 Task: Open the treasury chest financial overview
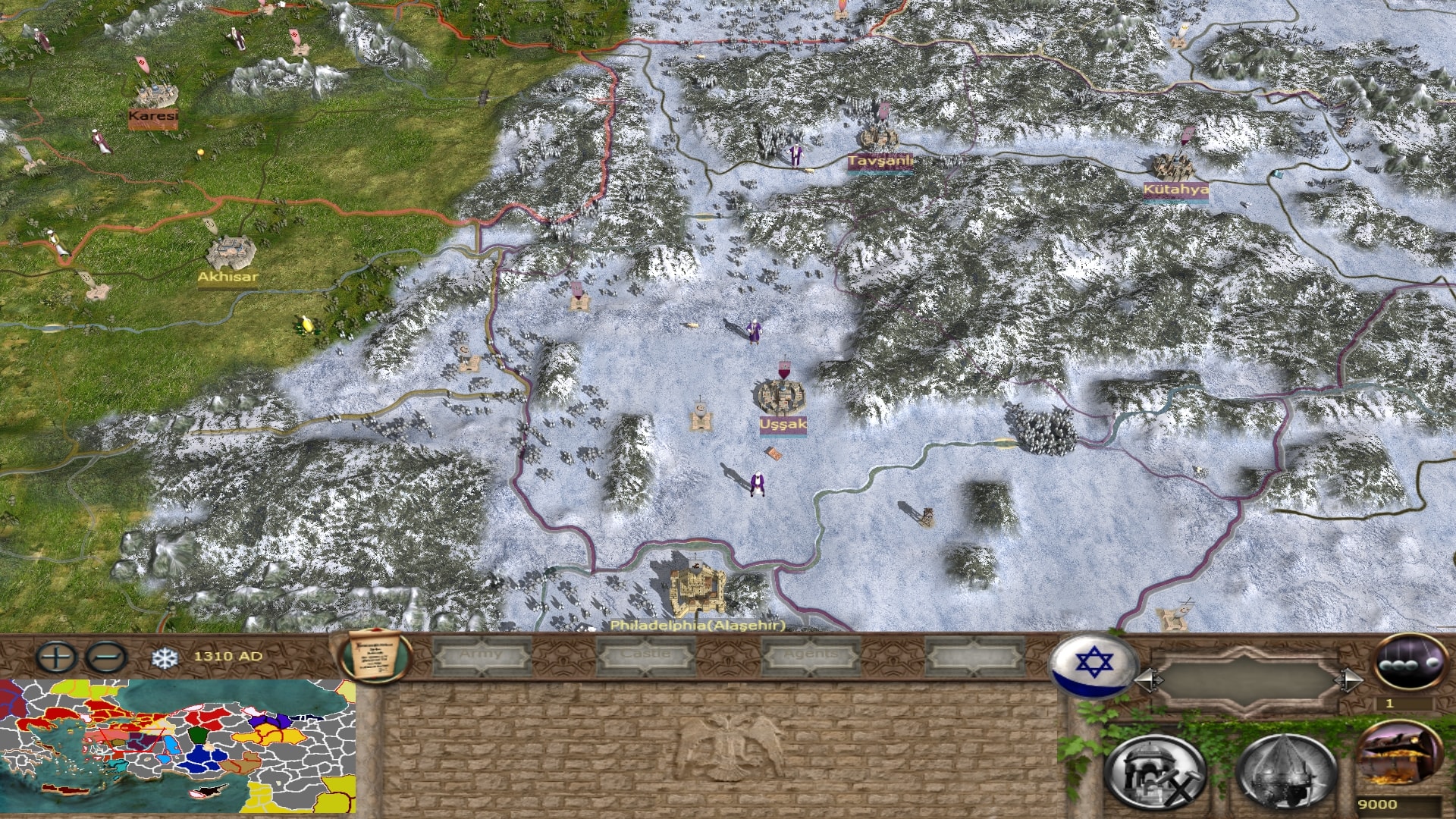click(1398, 755)
